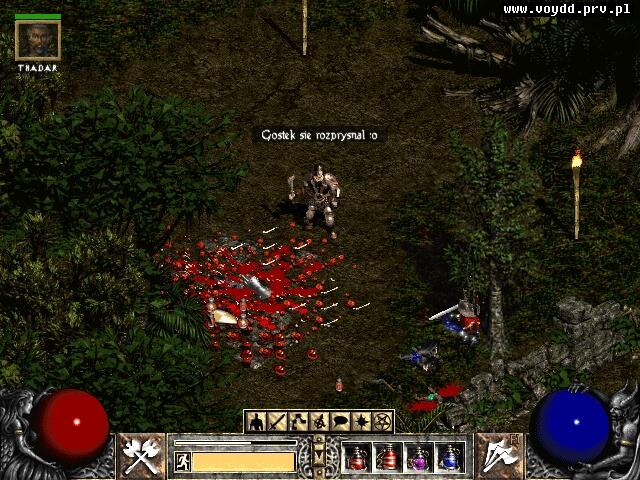Open the game menu pentagram icon

point(383,422)
